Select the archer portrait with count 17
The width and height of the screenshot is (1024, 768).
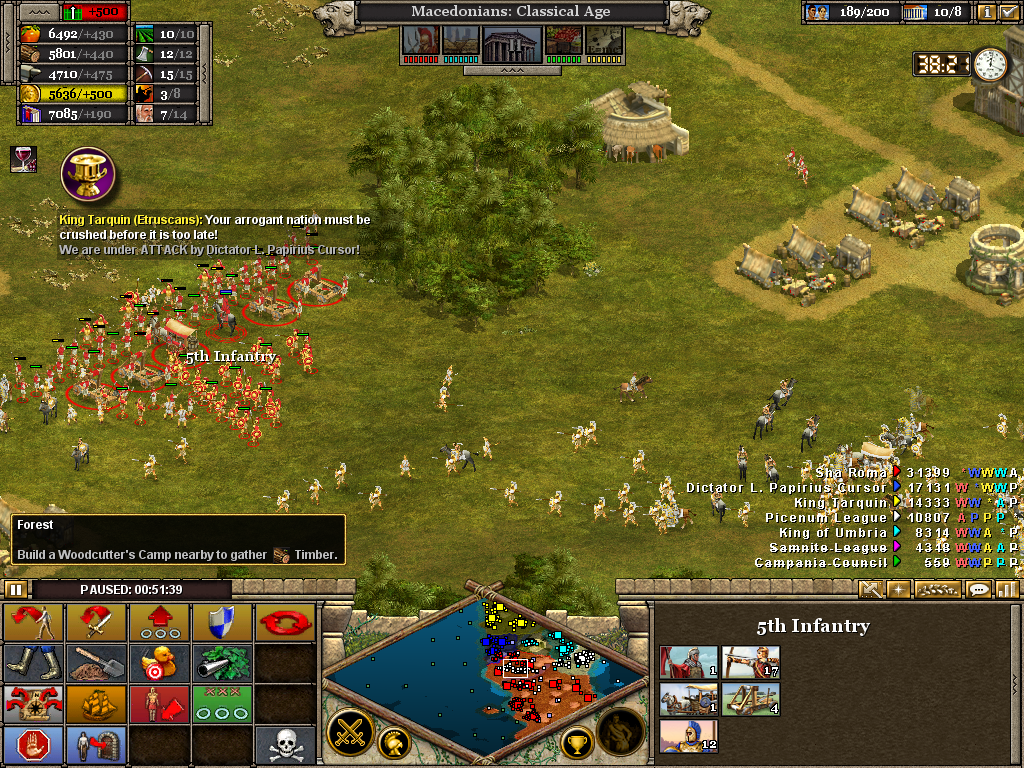[x=751, y=662]
